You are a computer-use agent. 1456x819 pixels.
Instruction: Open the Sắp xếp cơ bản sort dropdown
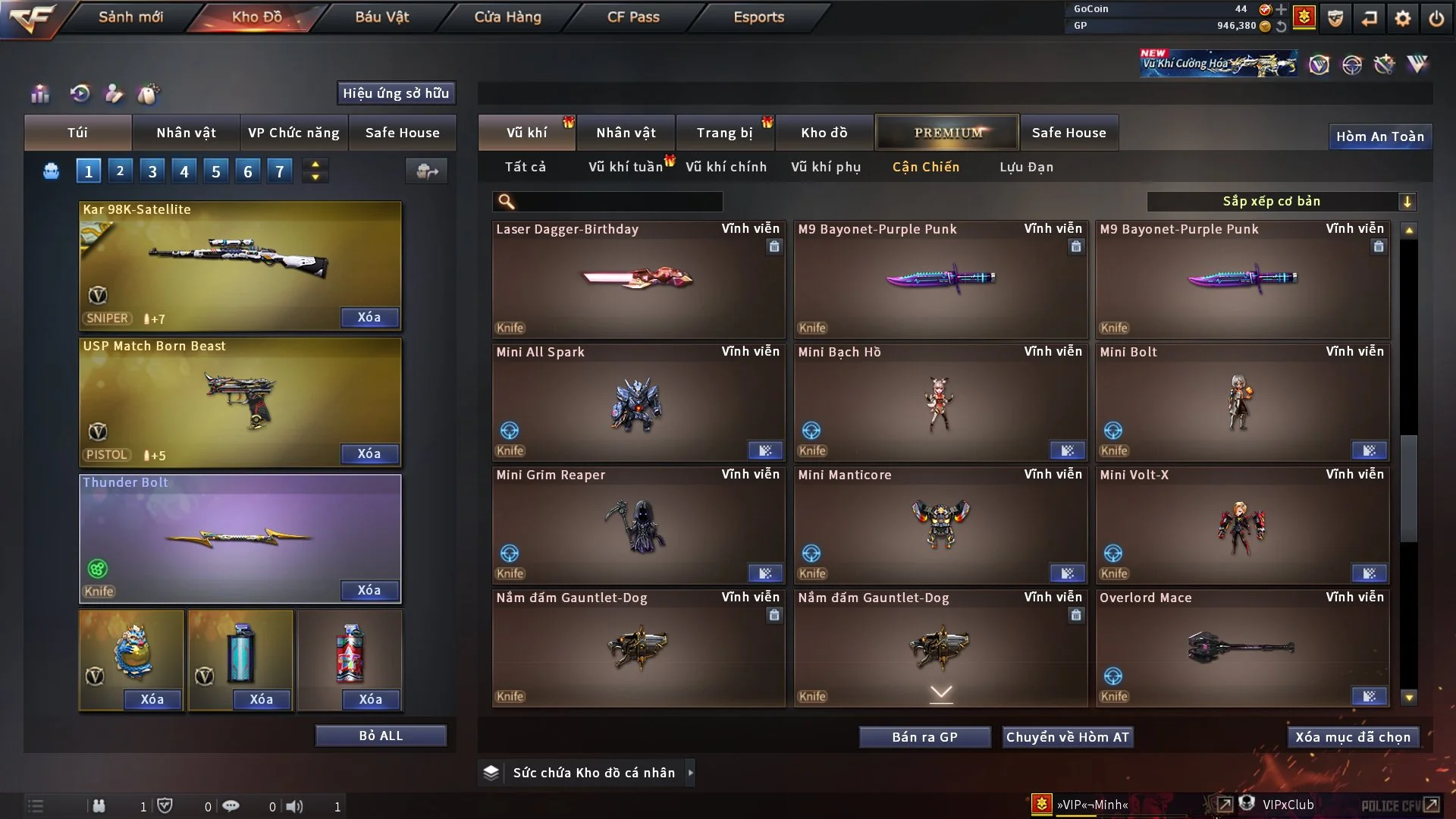pyautogui.click(x=1281, y=202)
